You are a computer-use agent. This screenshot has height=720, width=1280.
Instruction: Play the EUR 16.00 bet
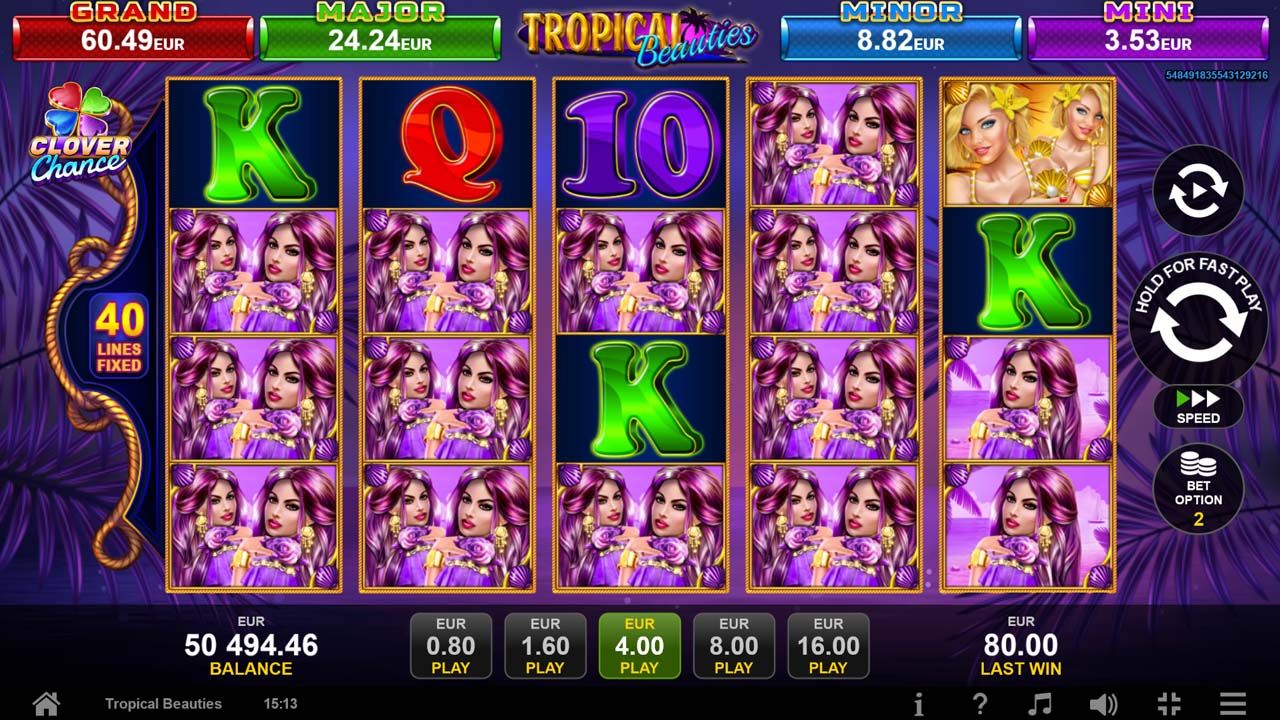click(x=828, y=646)
